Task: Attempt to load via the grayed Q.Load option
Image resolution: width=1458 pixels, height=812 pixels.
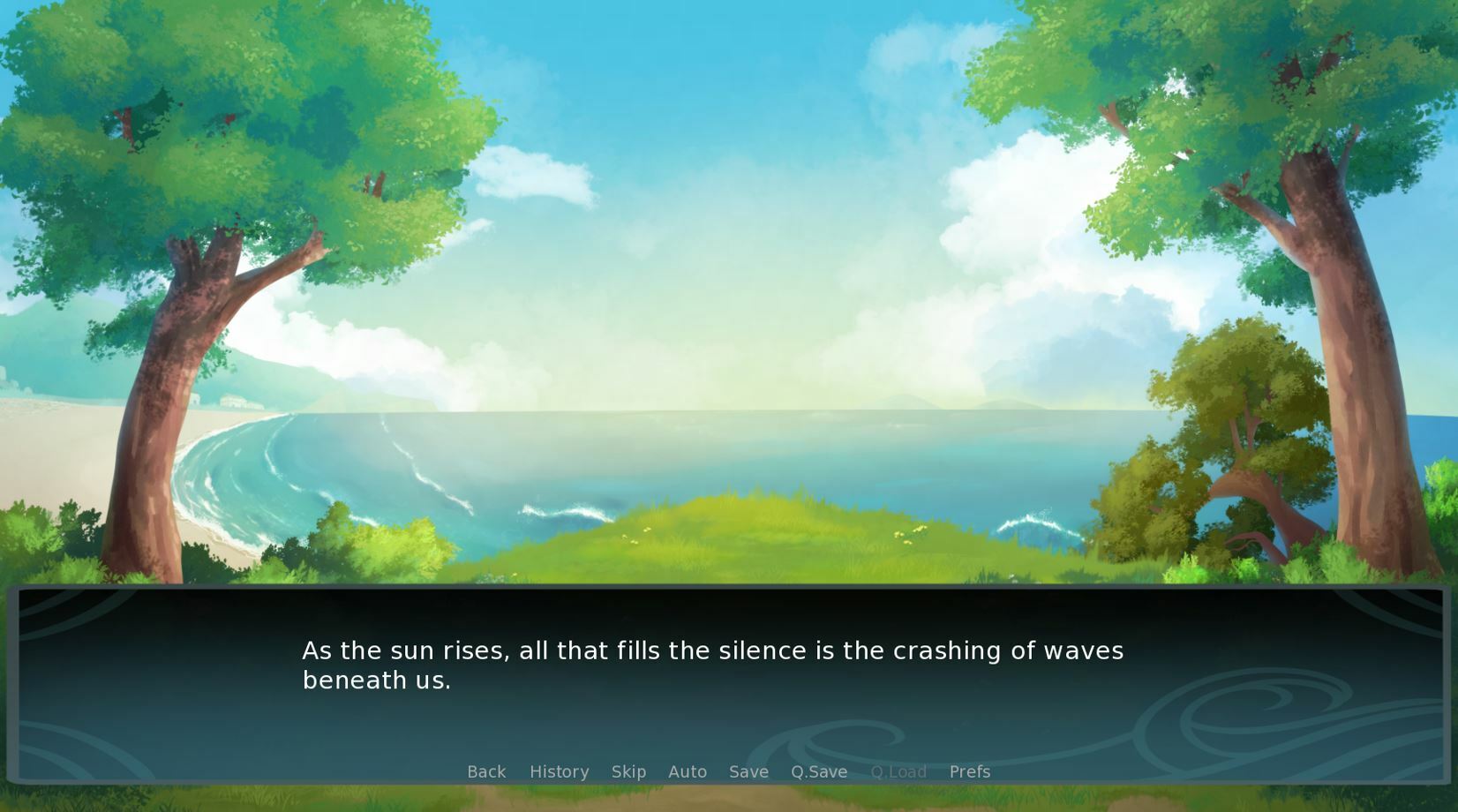Action: 898,771
